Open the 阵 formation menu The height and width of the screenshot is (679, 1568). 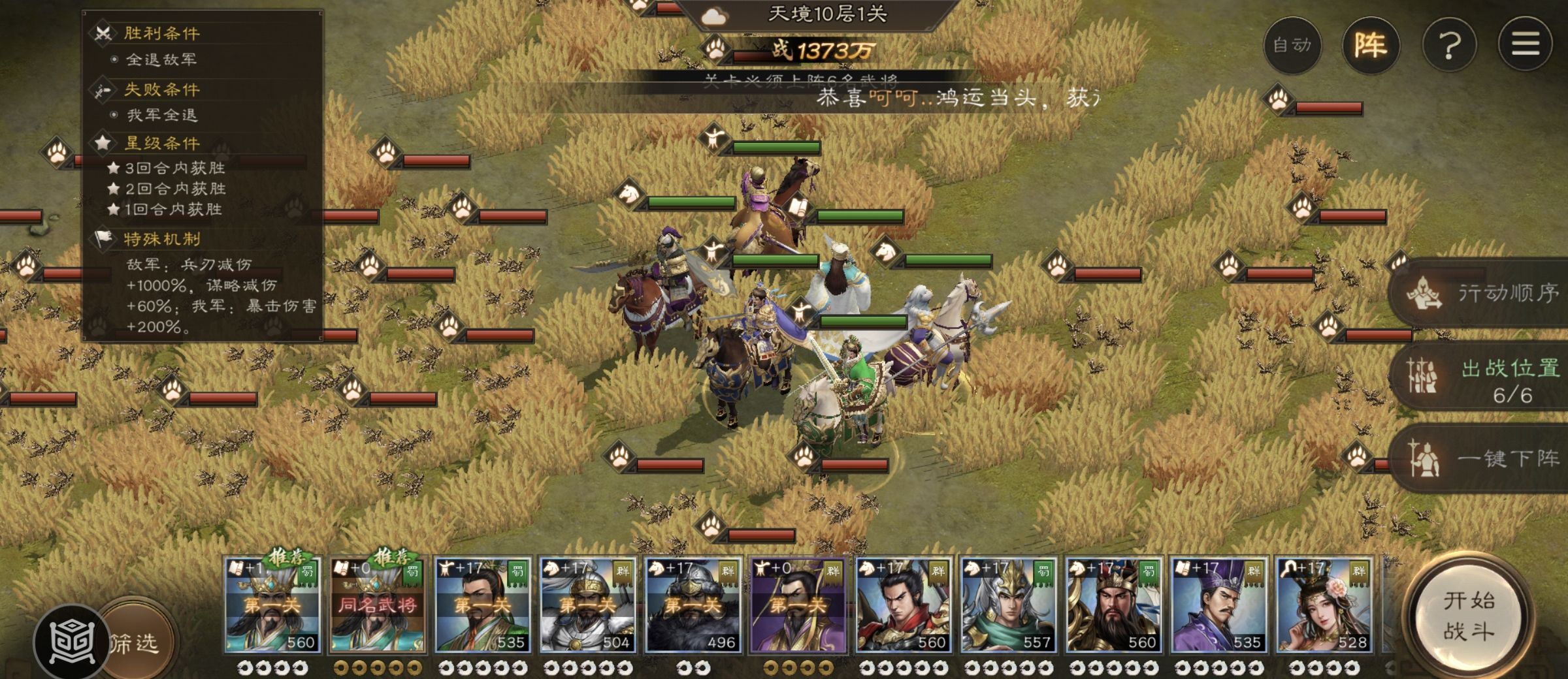coord(1370,45)
